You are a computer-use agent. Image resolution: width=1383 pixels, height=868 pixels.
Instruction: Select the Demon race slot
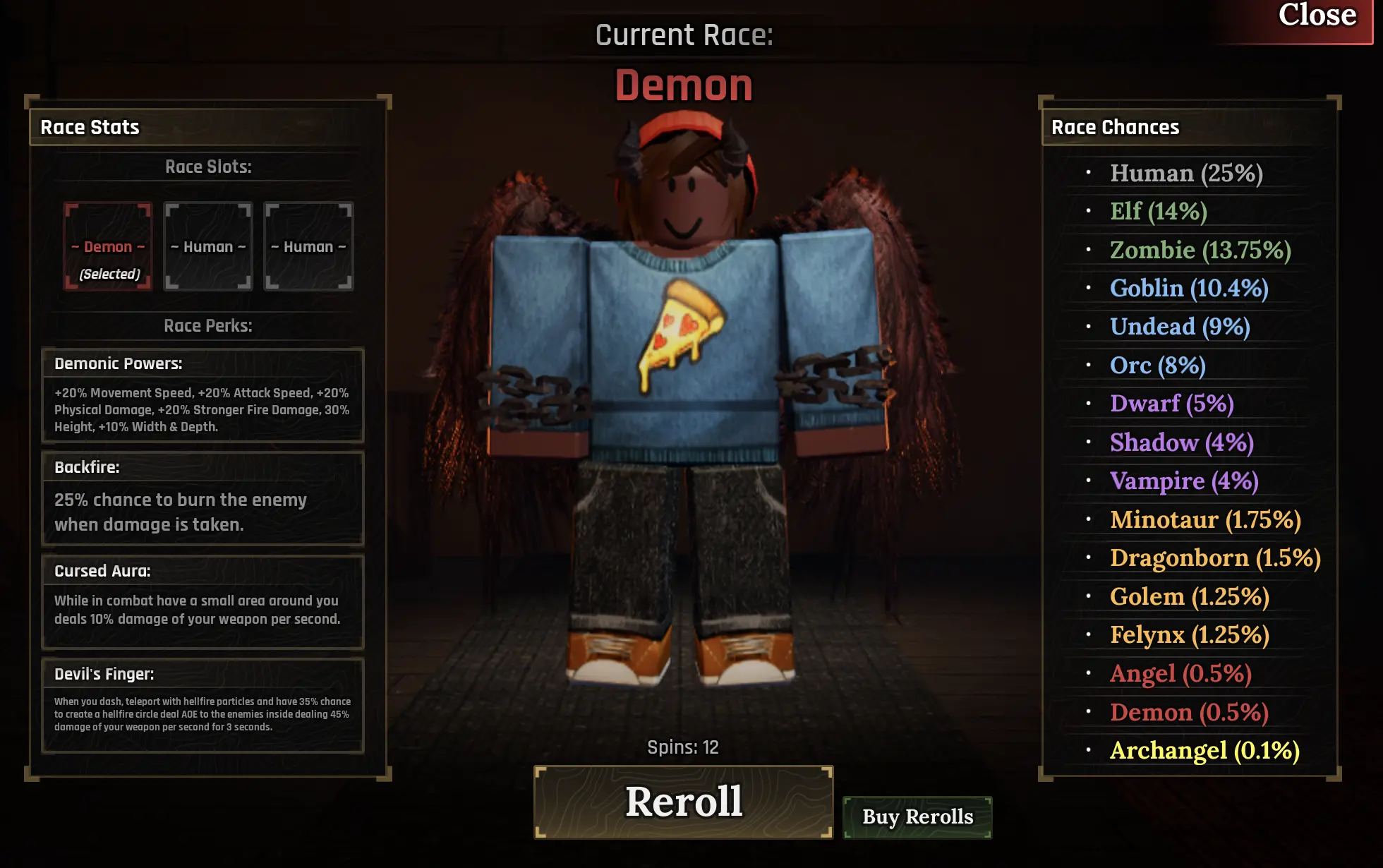point(108,246)
